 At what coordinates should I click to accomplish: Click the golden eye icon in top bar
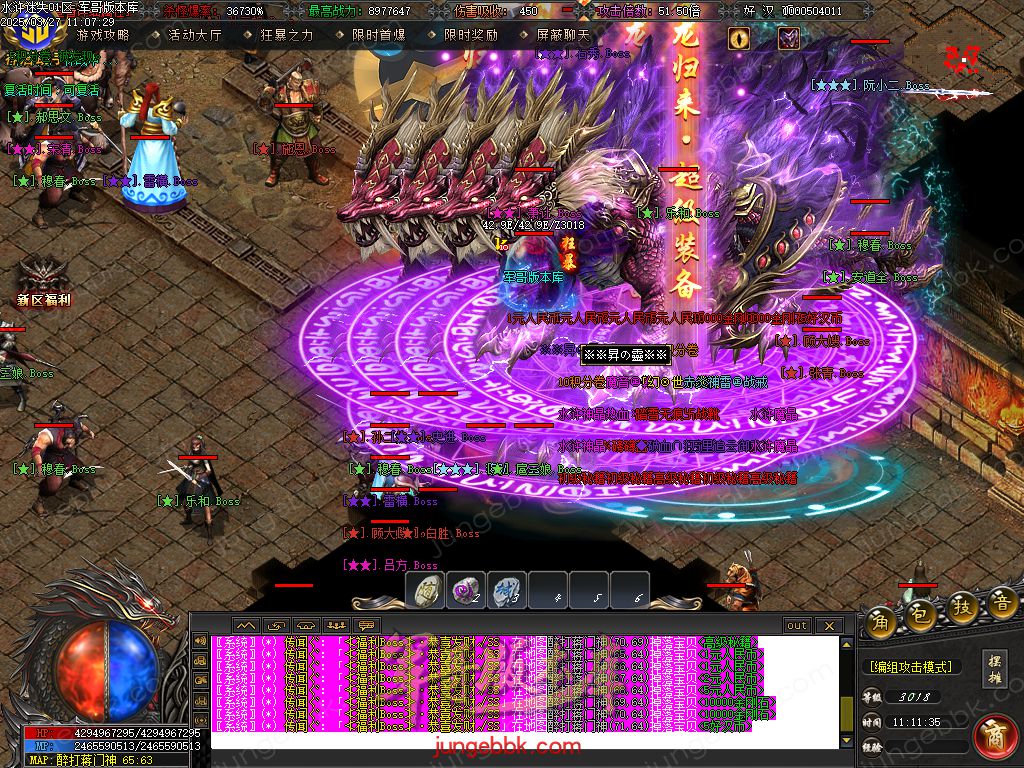click(x=739, y=38)
